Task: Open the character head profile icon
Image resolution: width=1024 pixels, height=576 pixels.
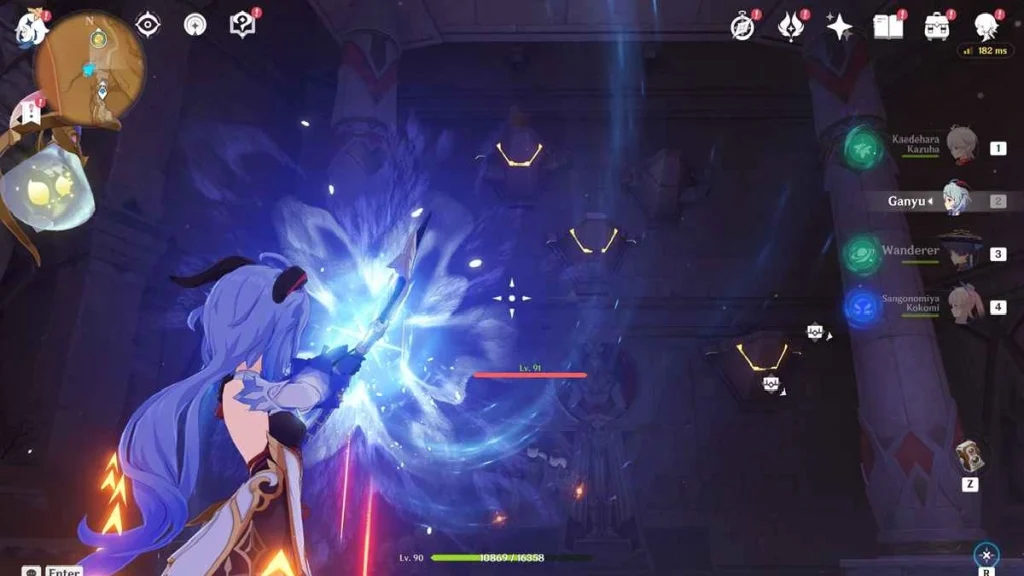Action: (x=986, y=26)
